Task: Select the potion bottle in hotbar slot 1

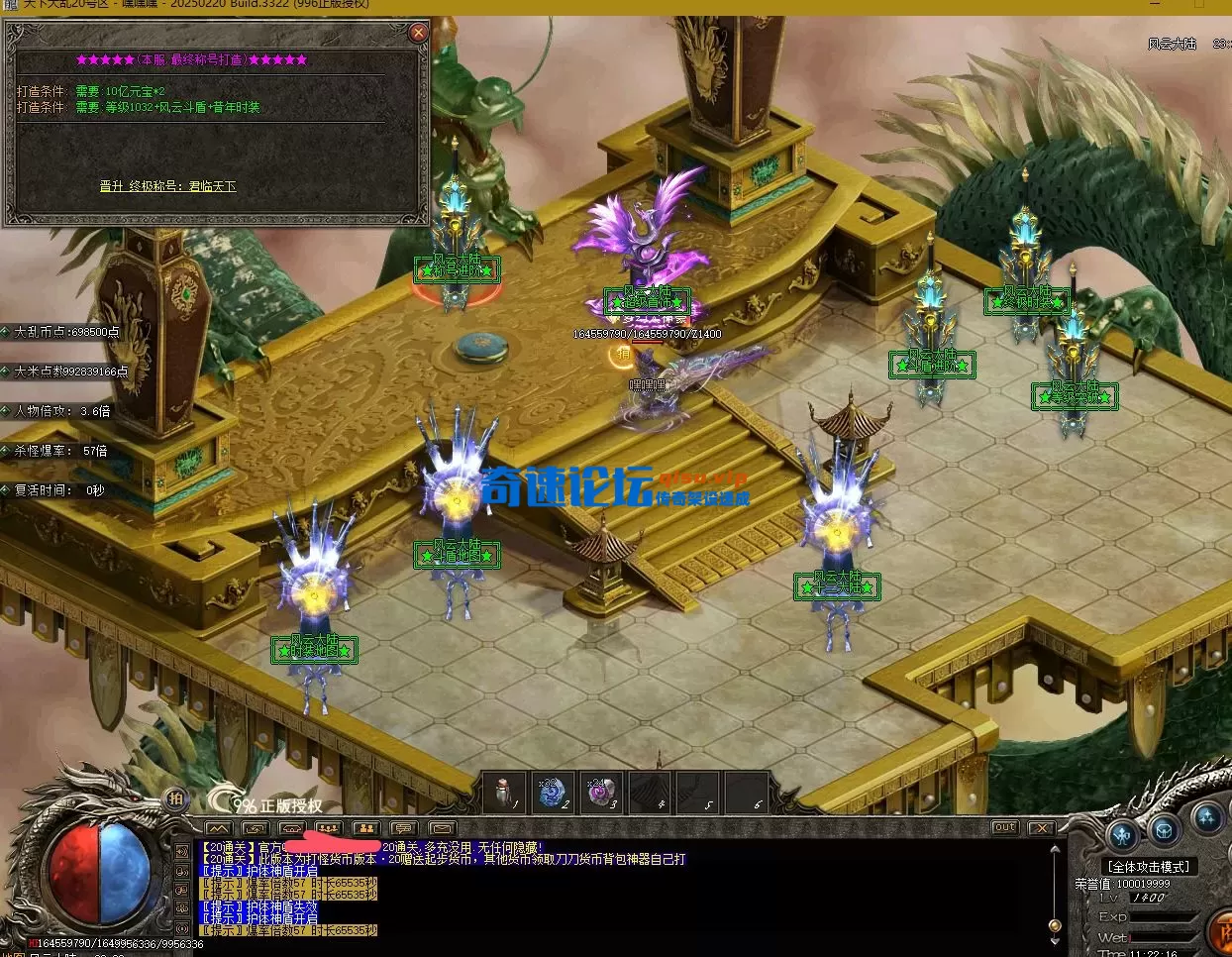Action: click(504, 793)
